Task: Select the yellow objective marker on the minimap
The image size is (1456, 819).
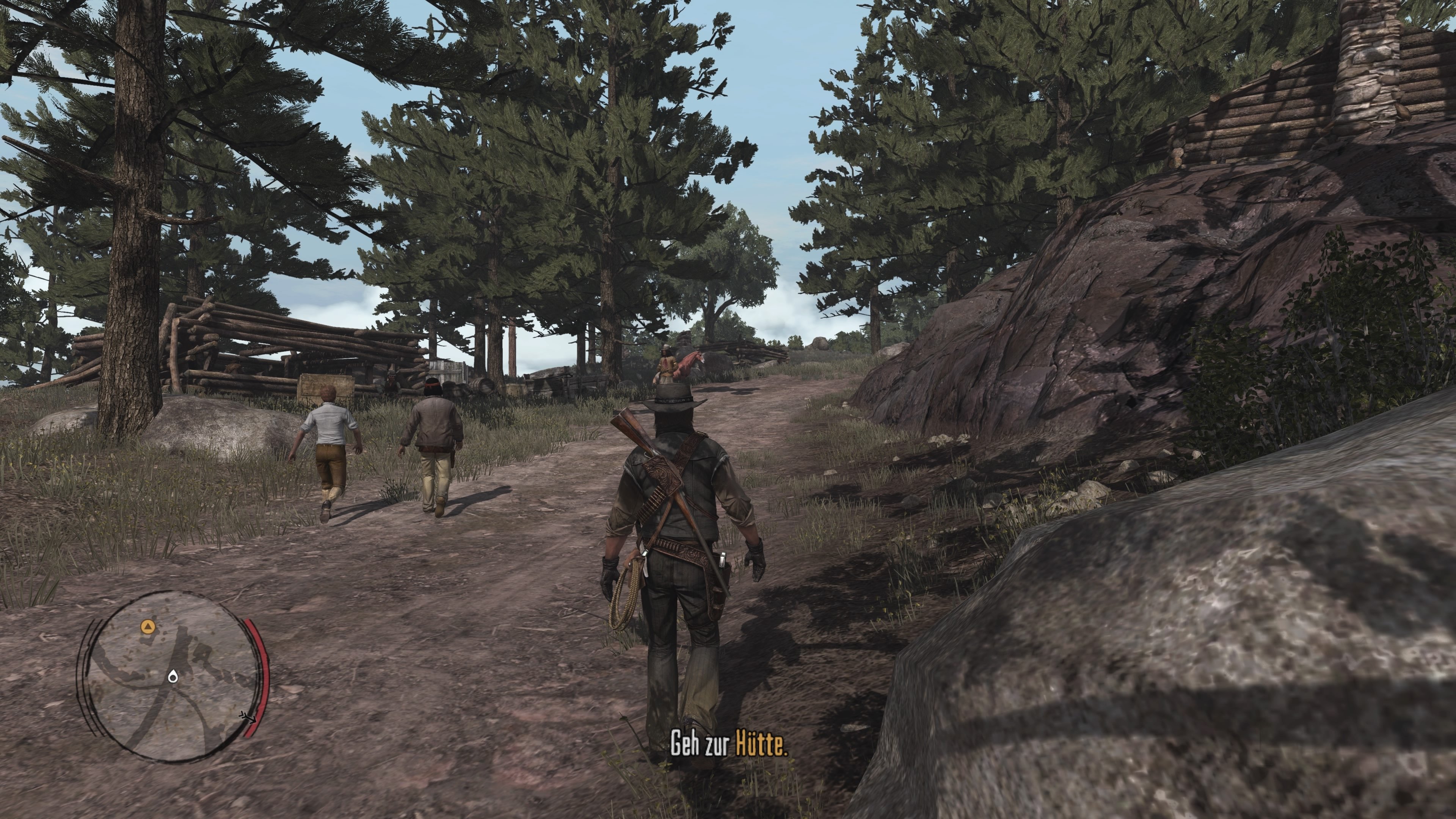Action: pos(148,626)
